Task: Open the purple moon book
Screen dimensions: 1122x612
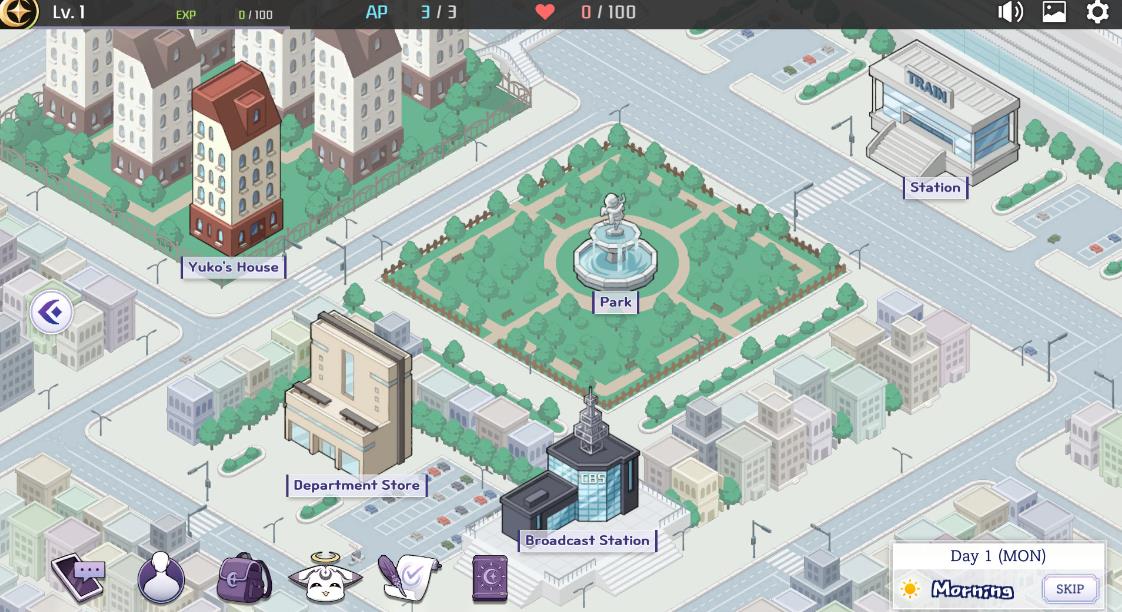Action: [x=489, y=577]
